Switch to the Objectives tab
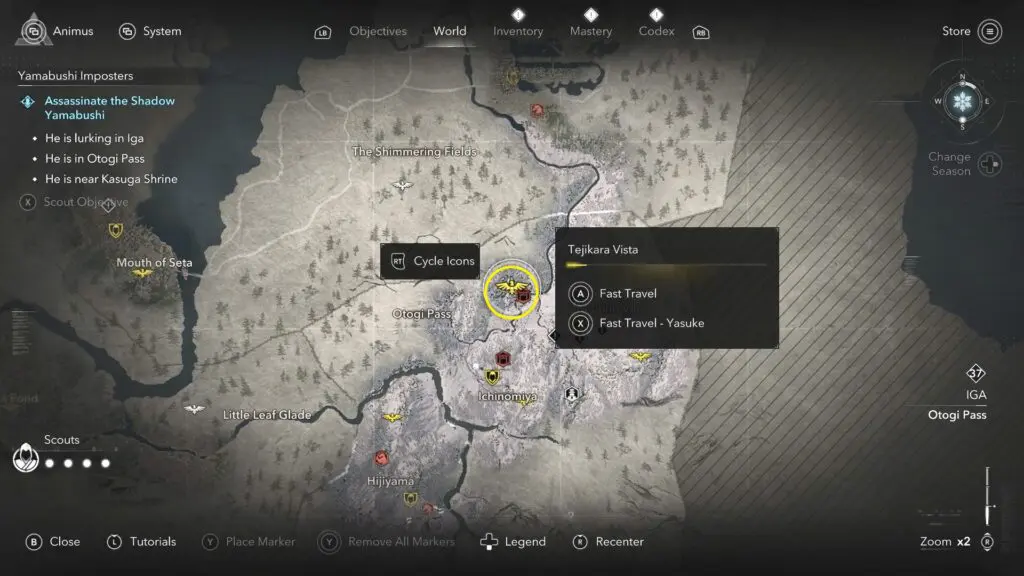The image size is (1024, 576). (379, 31)
